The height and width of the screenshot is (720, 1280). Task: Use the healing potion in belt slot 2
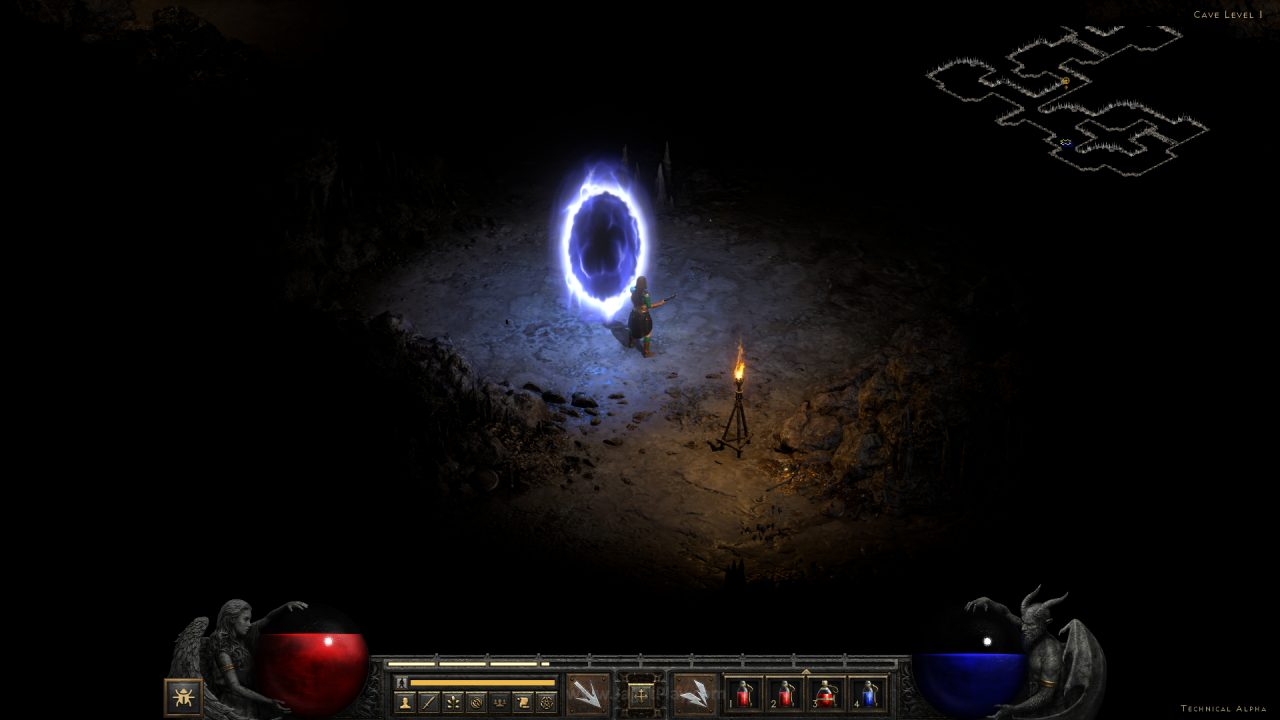click(x=785, y=693)
